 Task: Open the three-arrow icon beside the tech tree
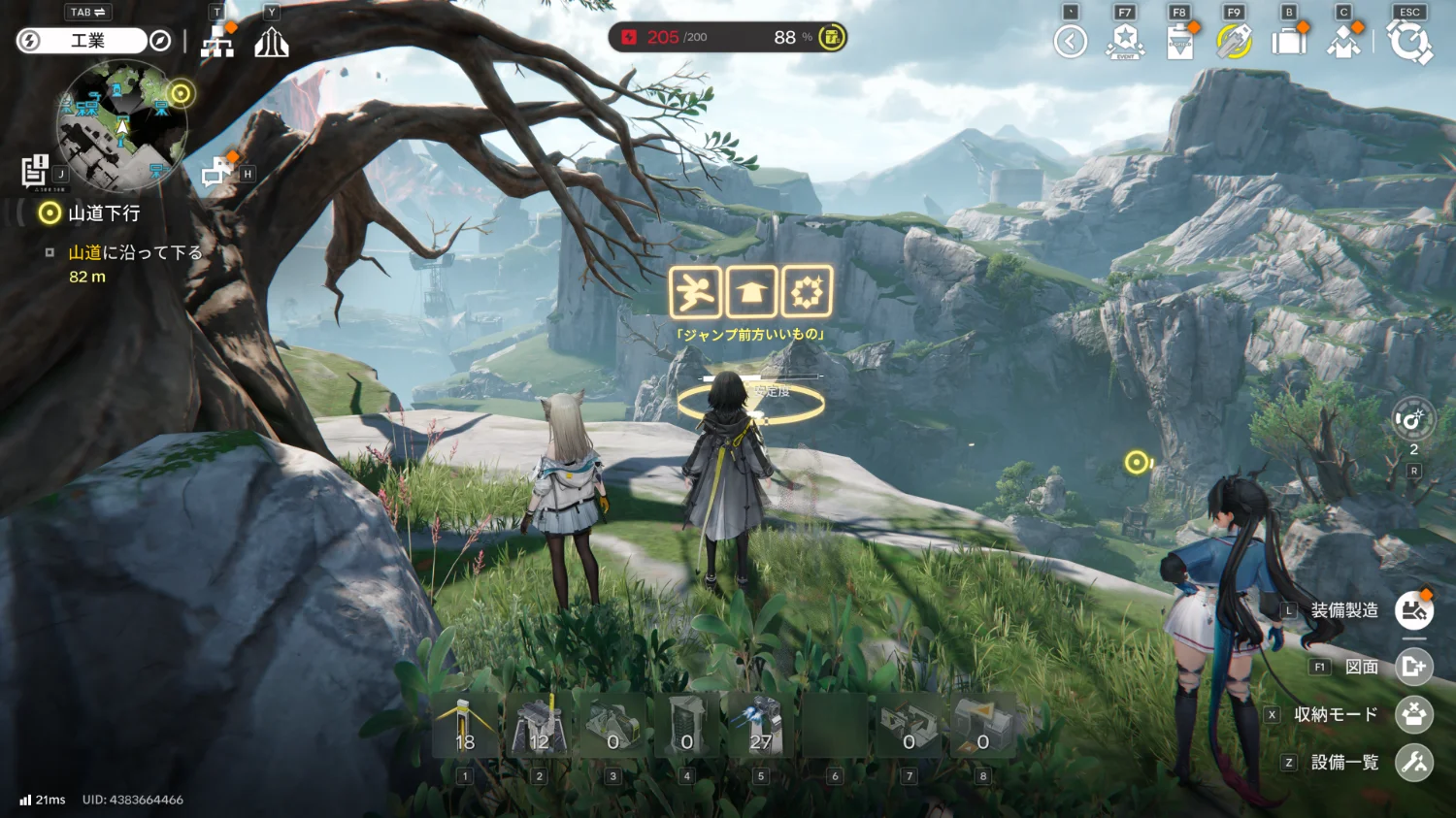(272, 42)
